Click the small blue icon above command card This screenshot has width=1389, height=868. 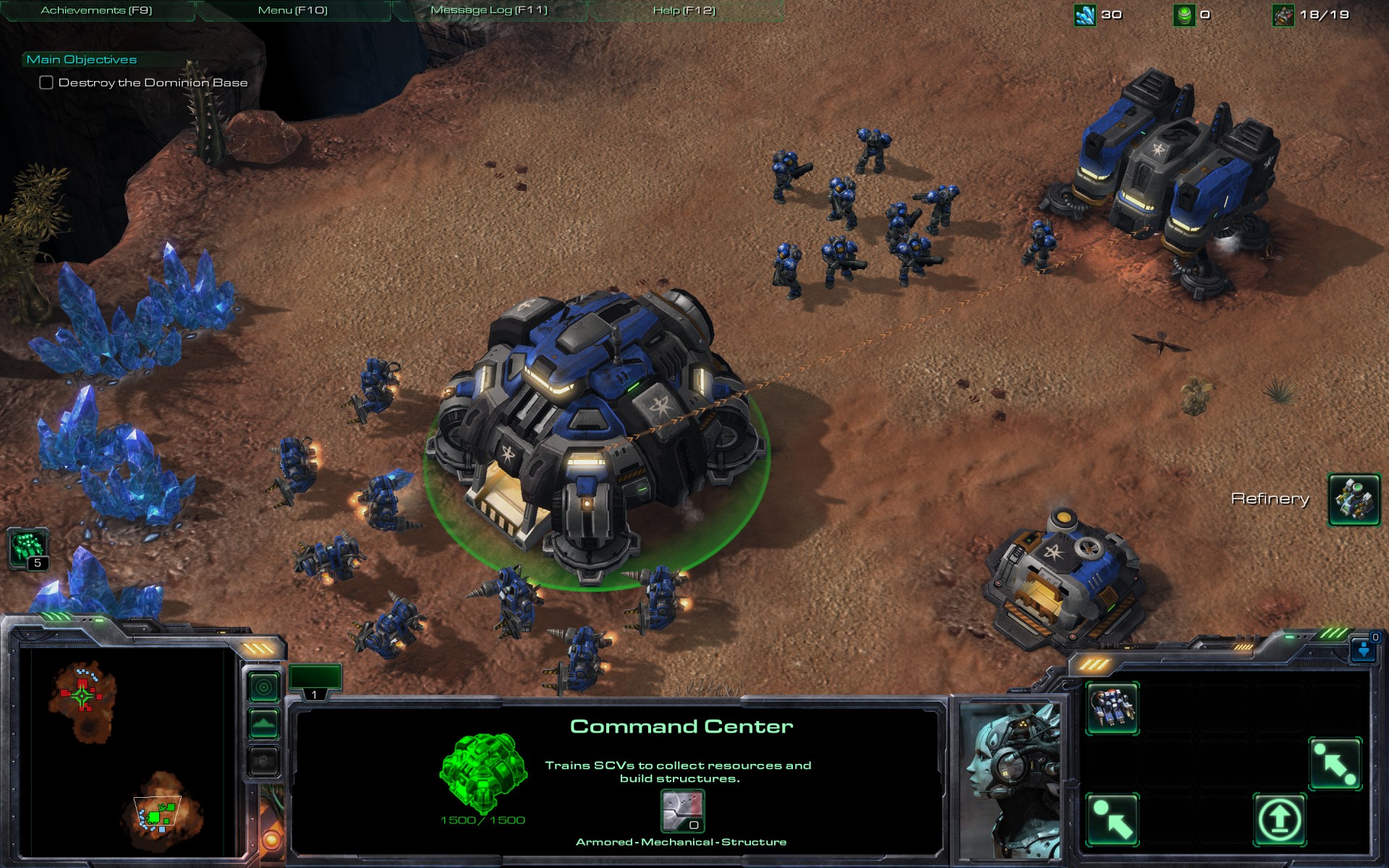click(x=1363, y=648)
